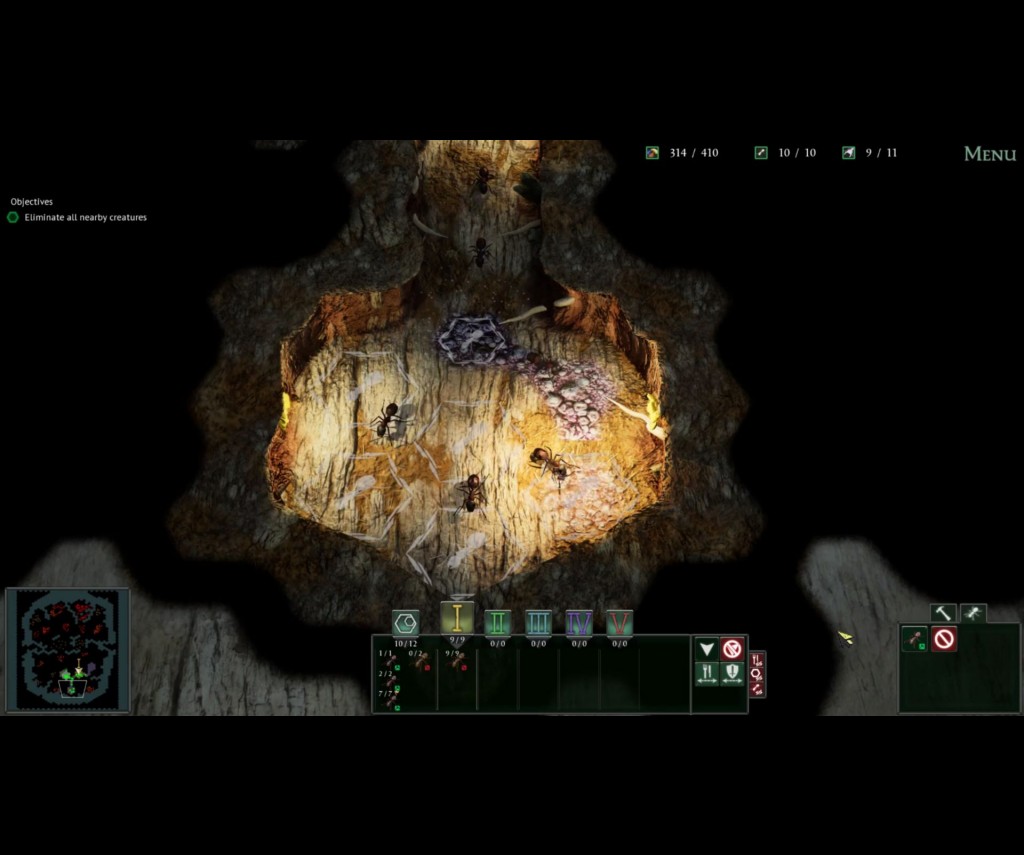Select the ant tile in build panel
The width and height of the screenshot is (1024, 855).
[914, 639]
